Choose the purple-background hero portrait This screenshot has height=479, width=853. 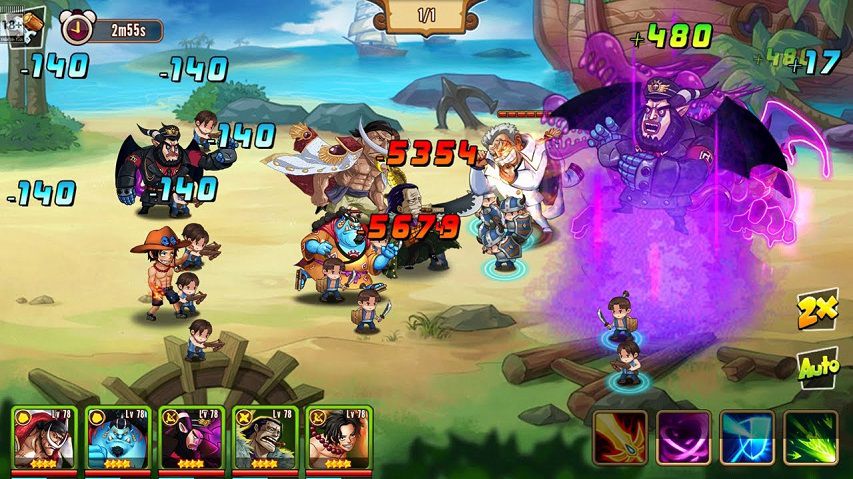click(190, 440)
